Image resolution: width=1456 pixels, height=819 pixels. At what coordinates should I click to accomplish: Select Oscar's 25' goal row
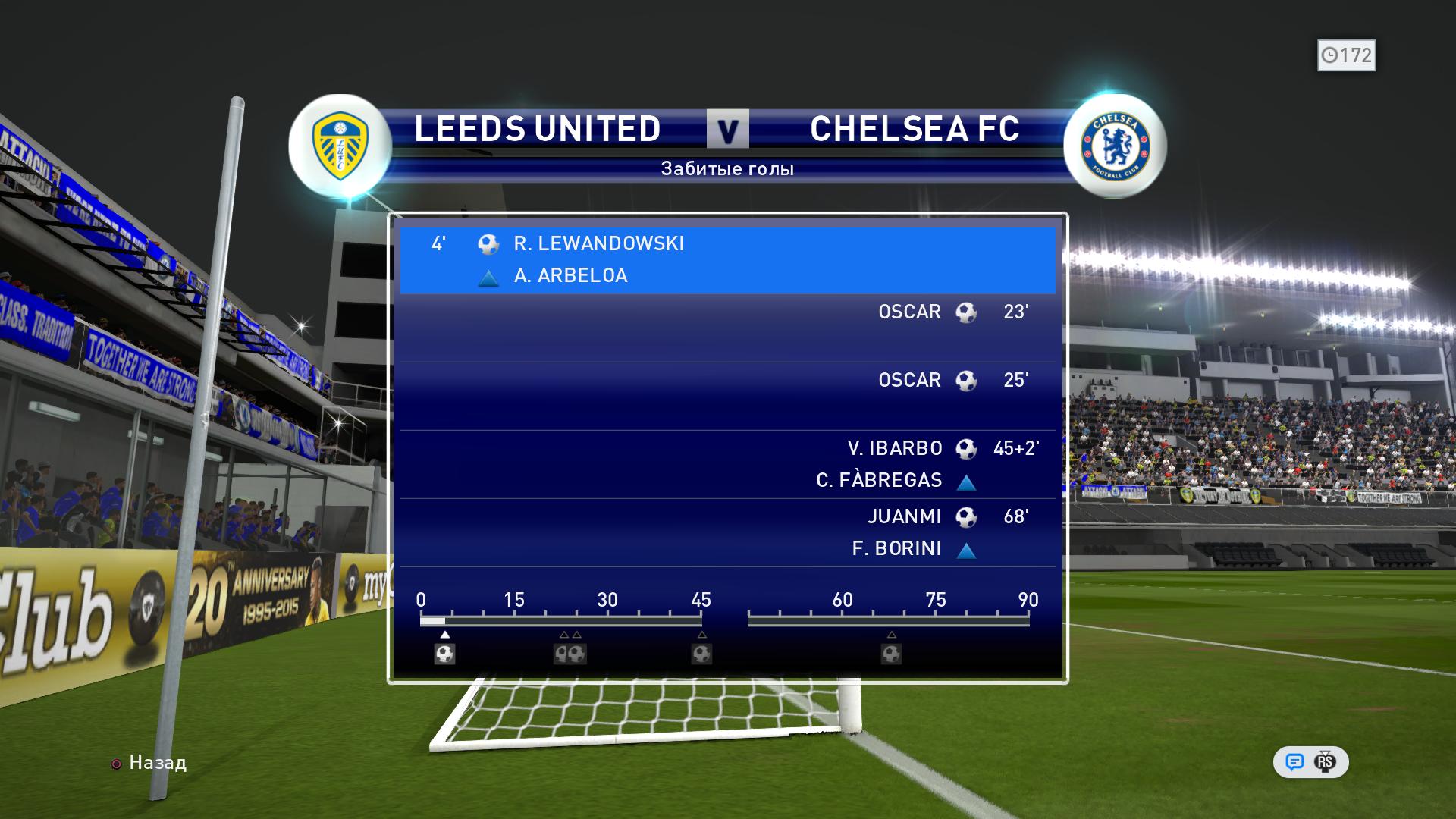pos(726,395)
